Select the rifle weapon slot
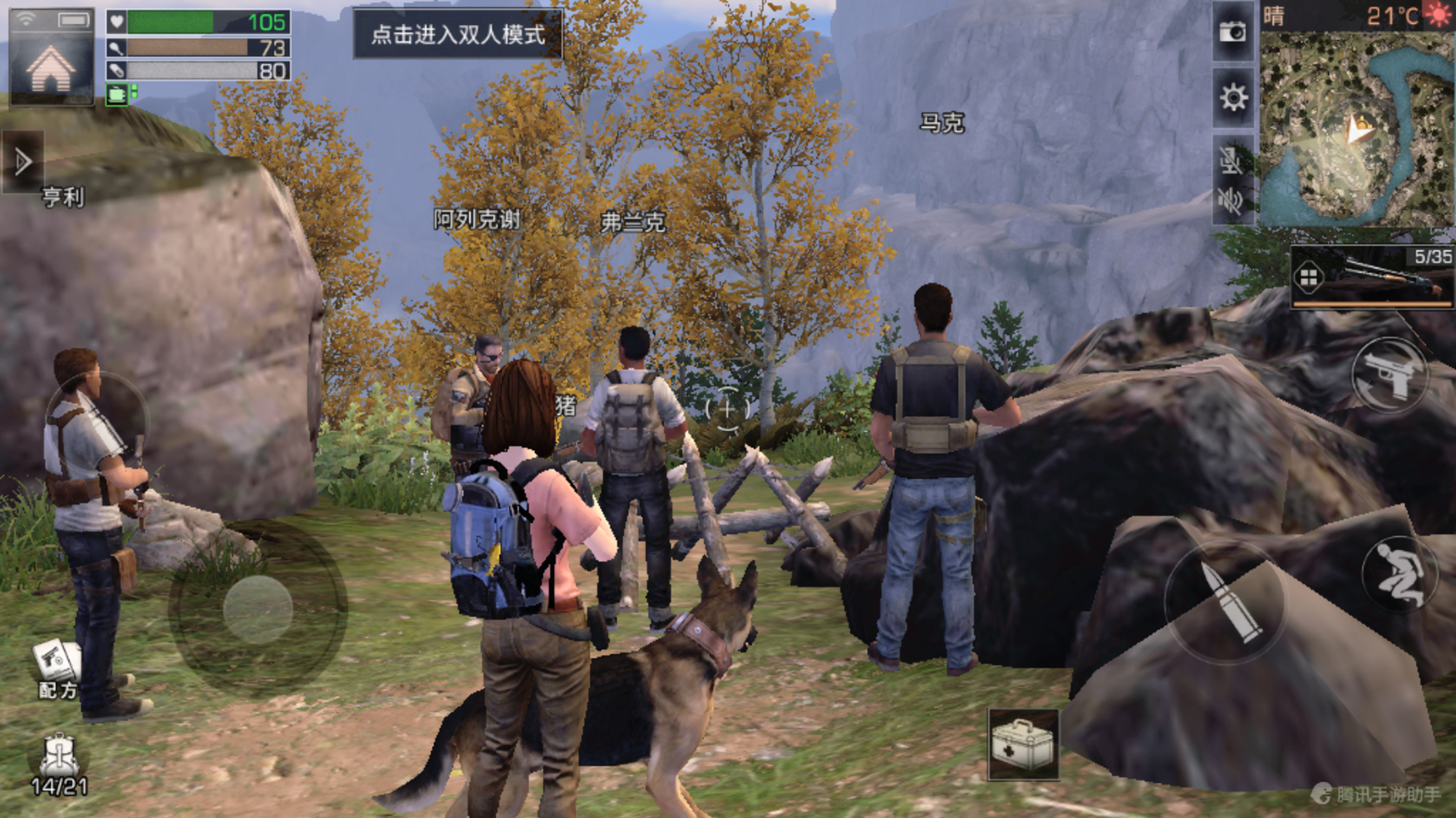 click(x=1372, y=278)
